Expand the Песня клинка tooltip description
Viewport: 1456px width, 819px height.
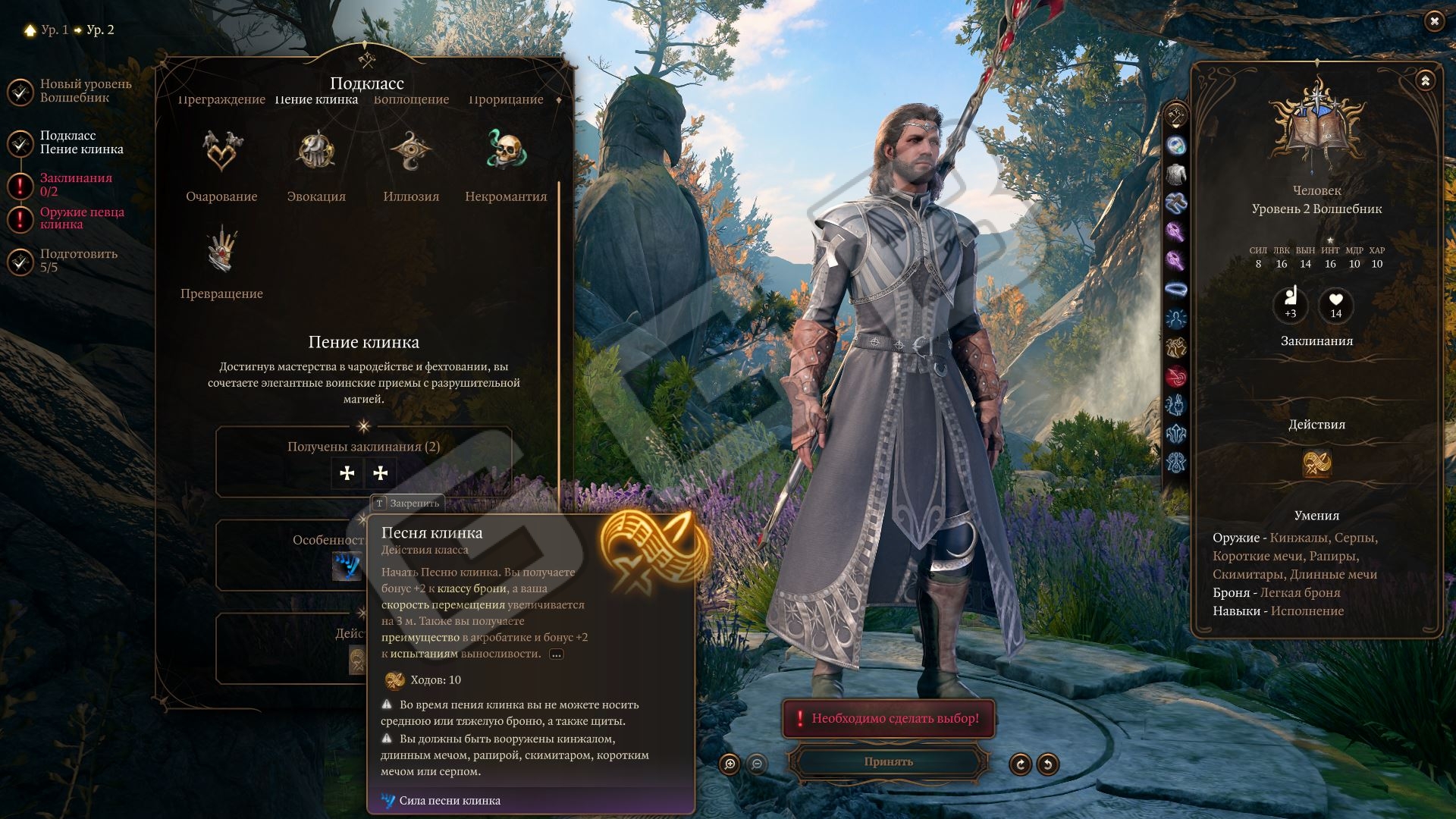pyautogui.click(x=557, y=654)
